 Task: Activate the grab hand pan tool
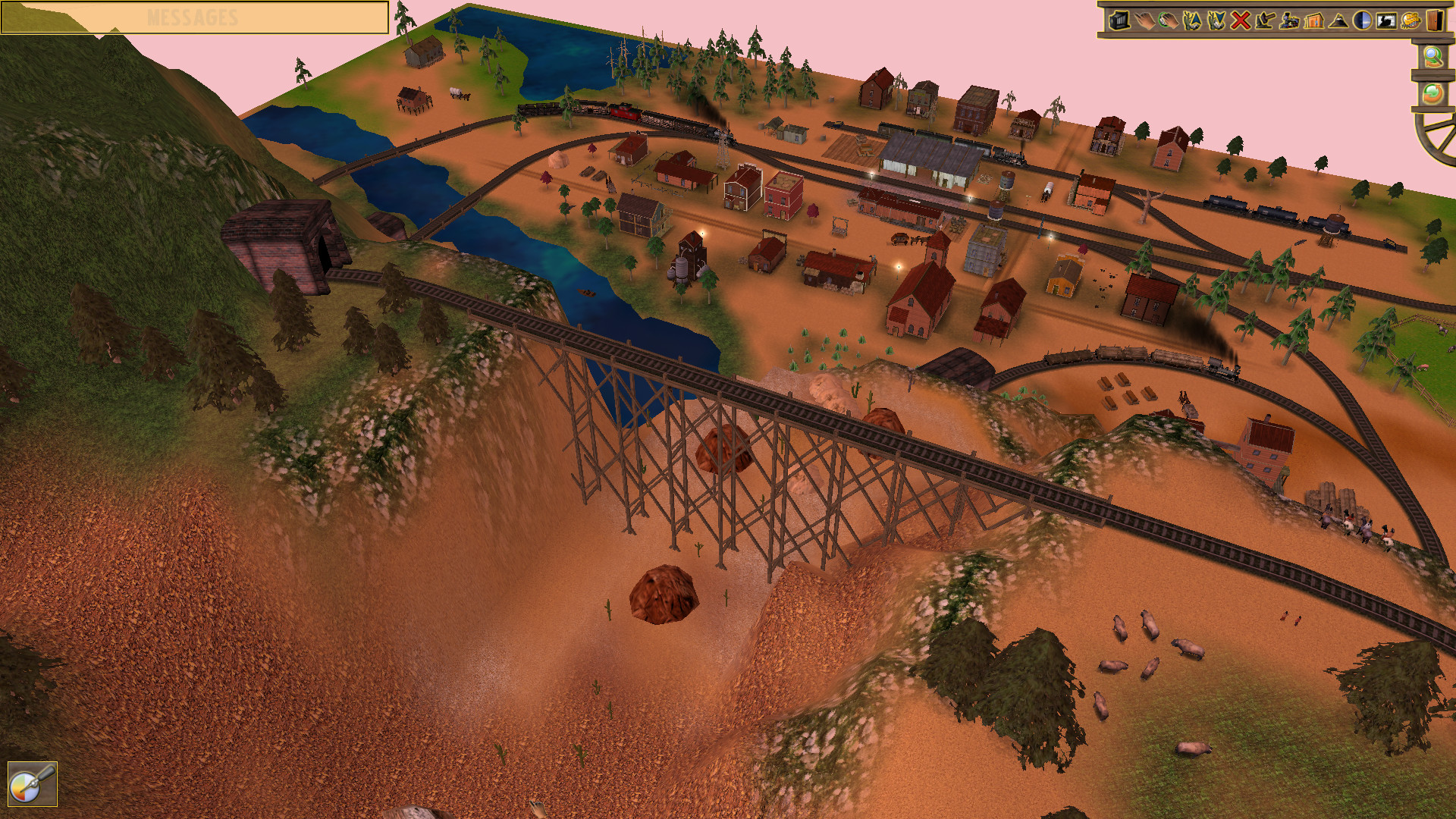pos(1169,21)
